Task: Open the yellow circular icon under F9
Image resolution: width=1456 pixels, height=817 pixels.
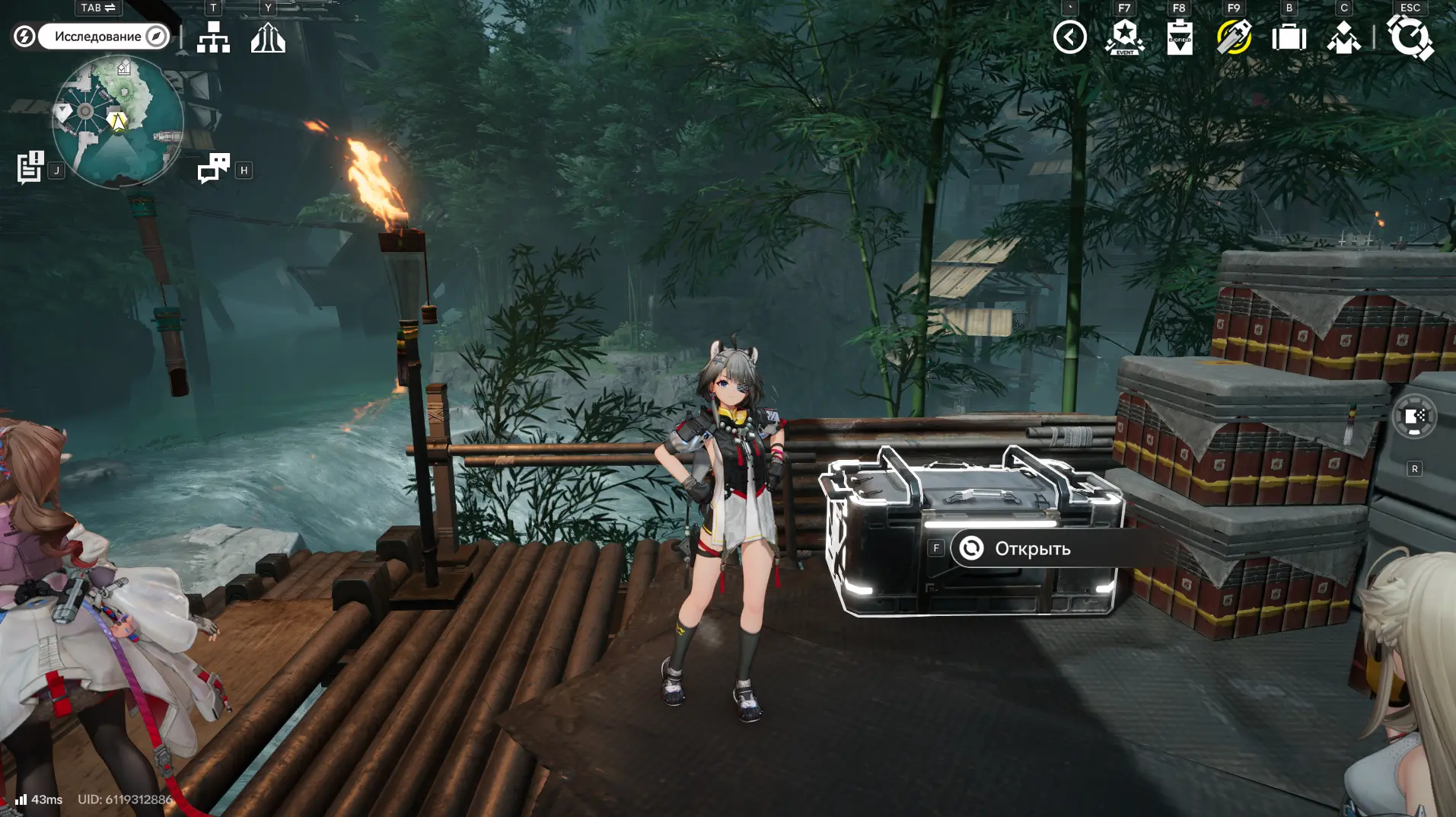Action: pos(1234,37)
